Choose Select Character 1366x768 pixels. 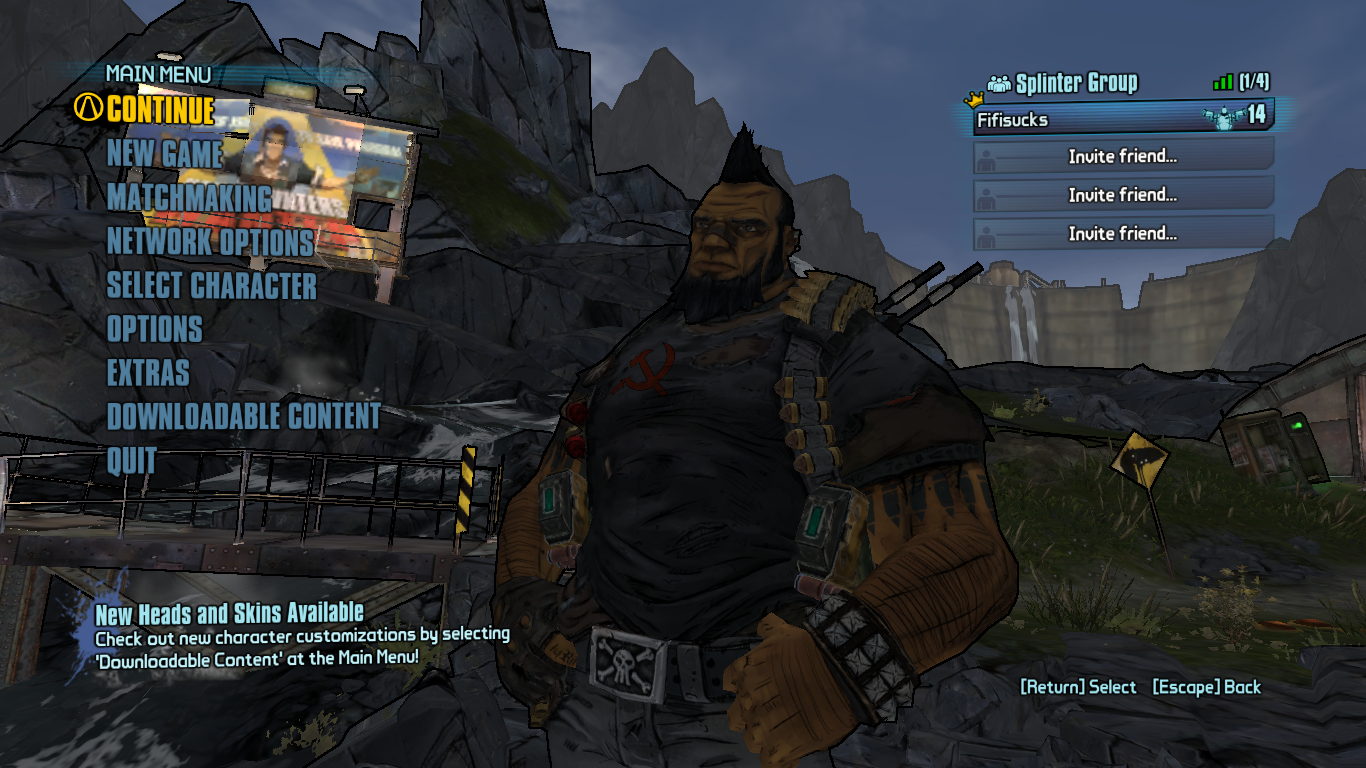click(211, 286)
